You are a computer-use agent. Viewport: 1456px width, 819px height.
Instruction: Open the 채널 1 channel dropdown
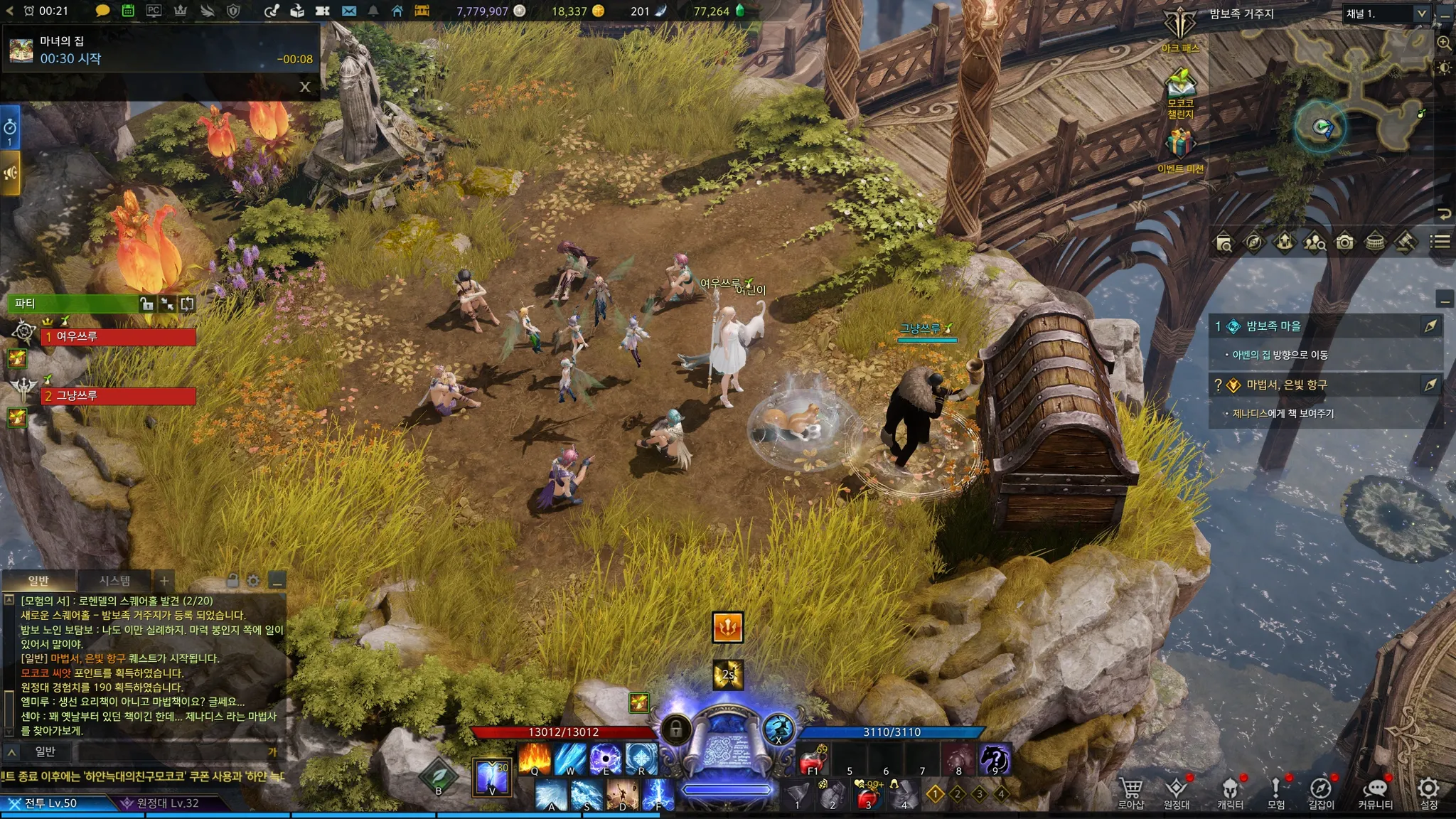point(1386,14)
